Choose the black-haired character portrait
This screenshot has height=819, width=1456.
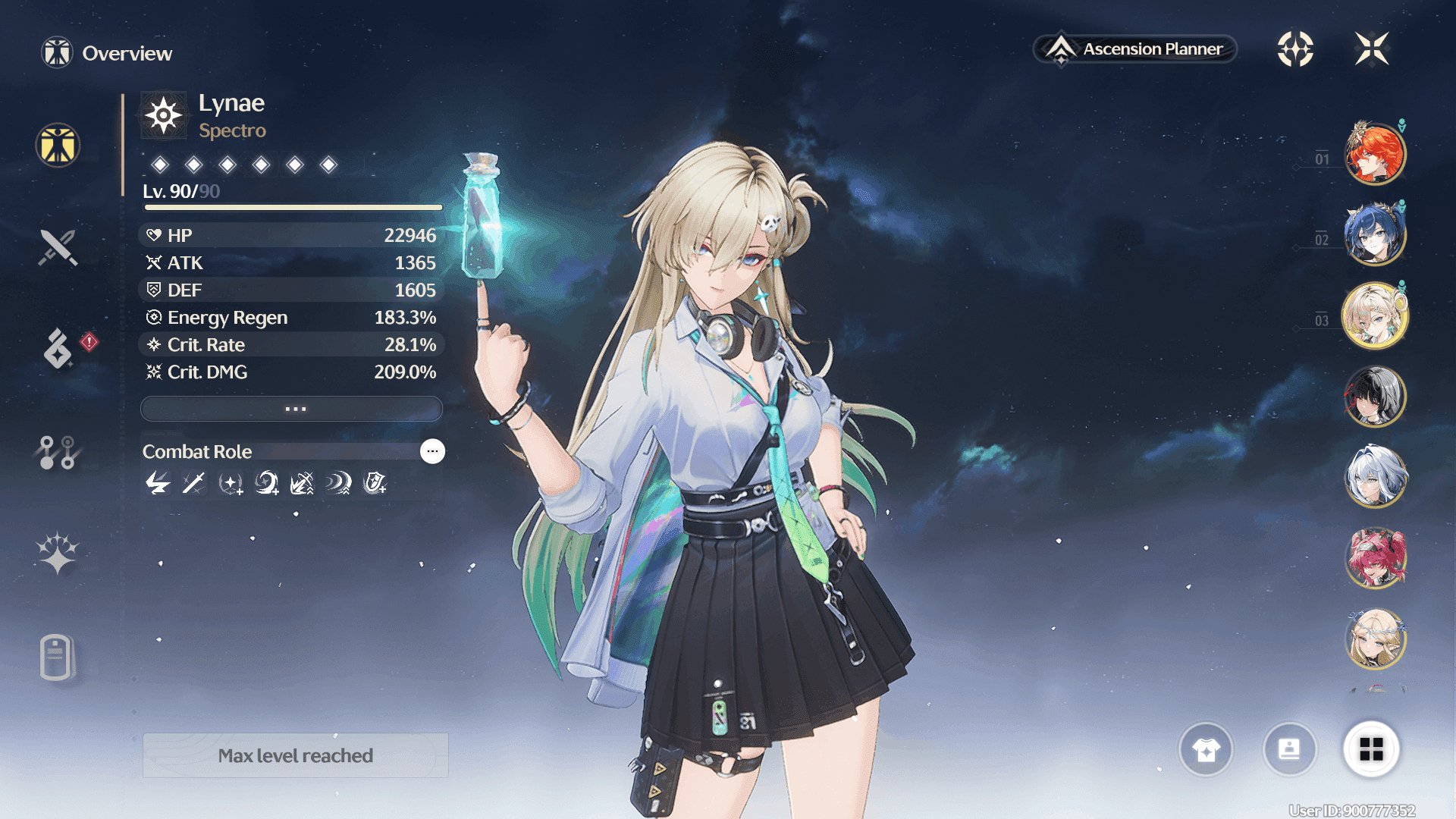pos(1374,396)
